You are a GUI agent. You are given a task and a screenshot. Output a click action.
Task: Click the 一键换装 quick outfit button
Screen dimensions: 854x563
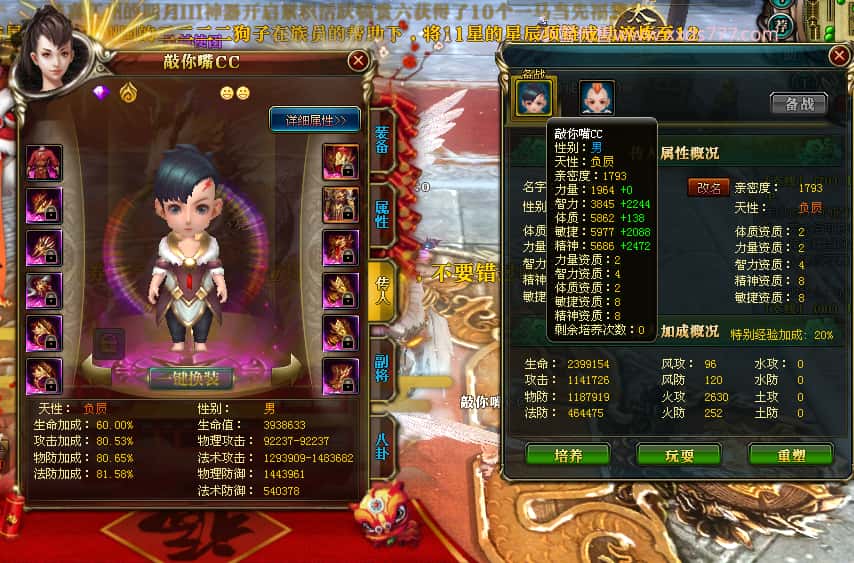tap(191, 377)
